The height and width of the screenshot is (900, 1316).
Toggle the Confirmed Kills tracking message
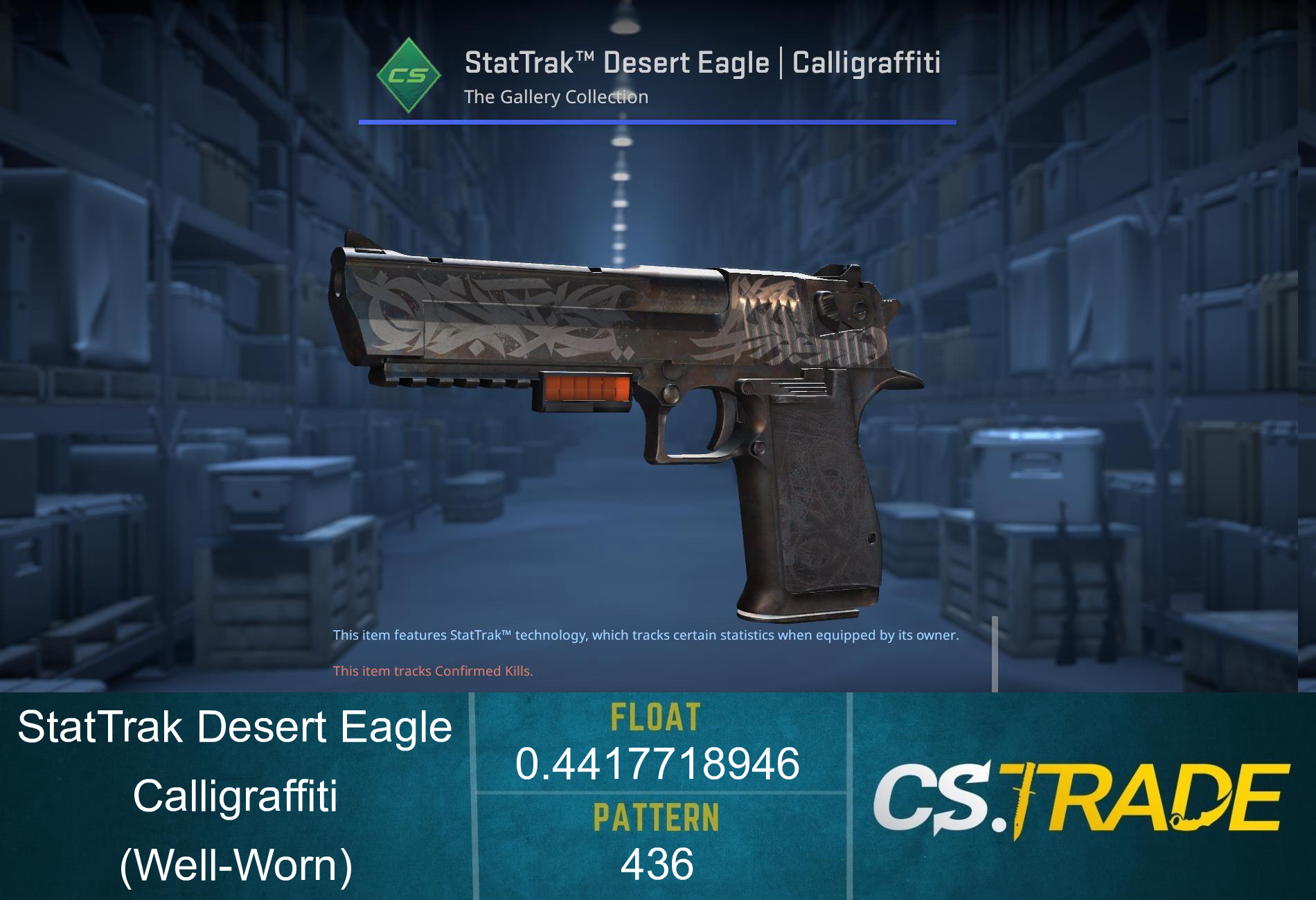click(x=433, y=669)
